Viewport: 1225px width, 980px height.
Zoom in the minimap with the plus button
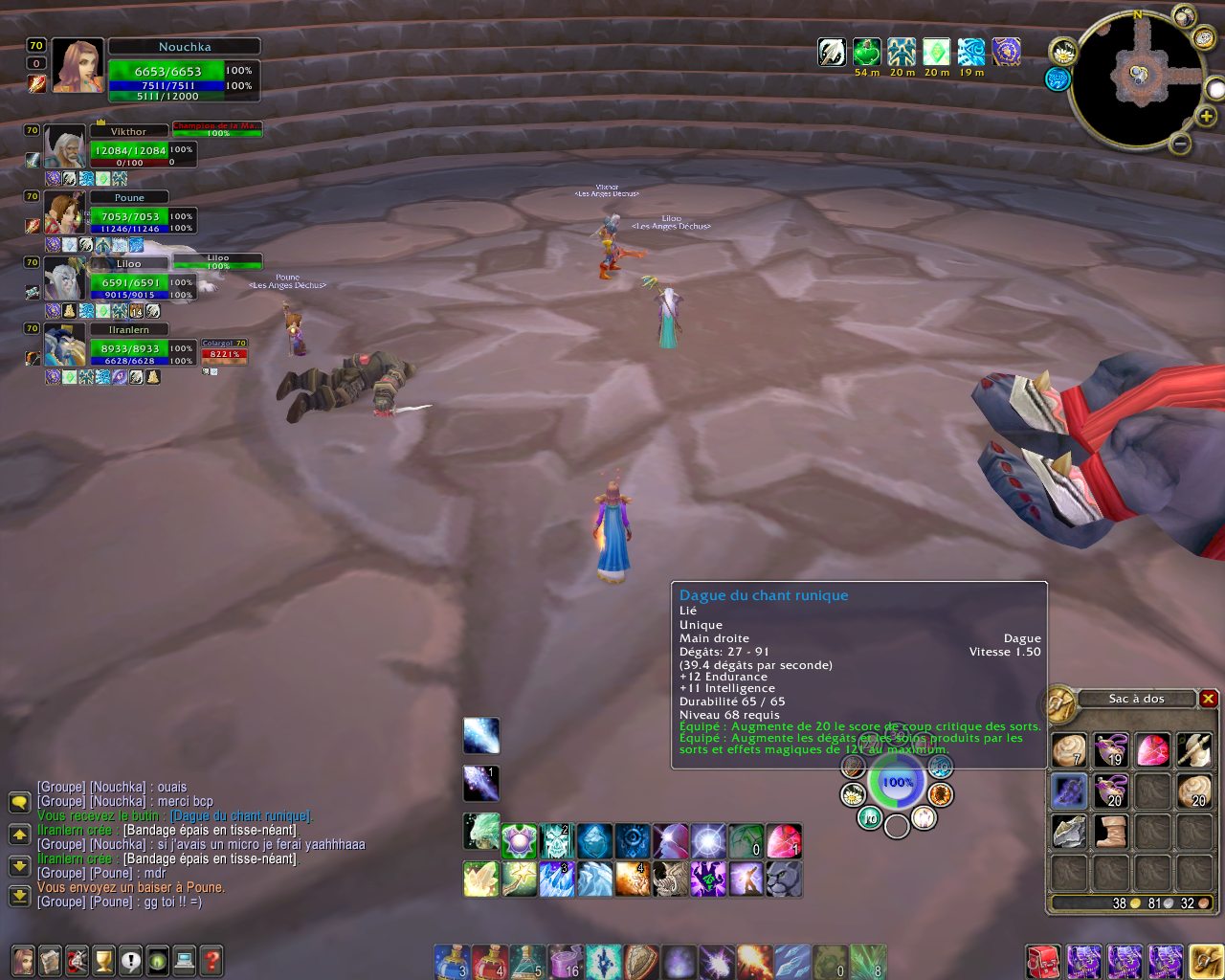point(1207,117)
